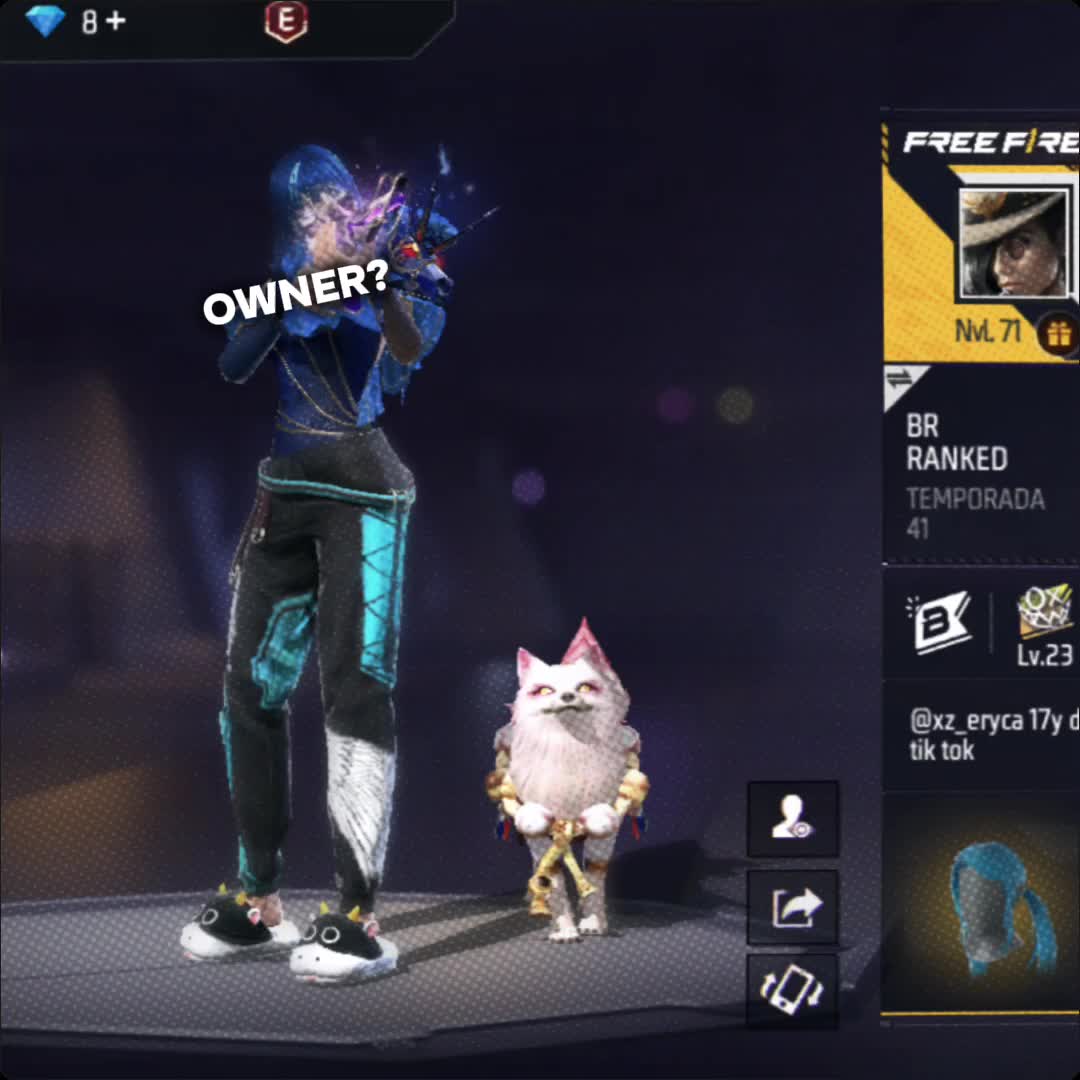Rotate view with the phone icon button
Image resolution: width=1080 pixels, height=1080 pixels.
pyautogui.click(x=793, y=990)
